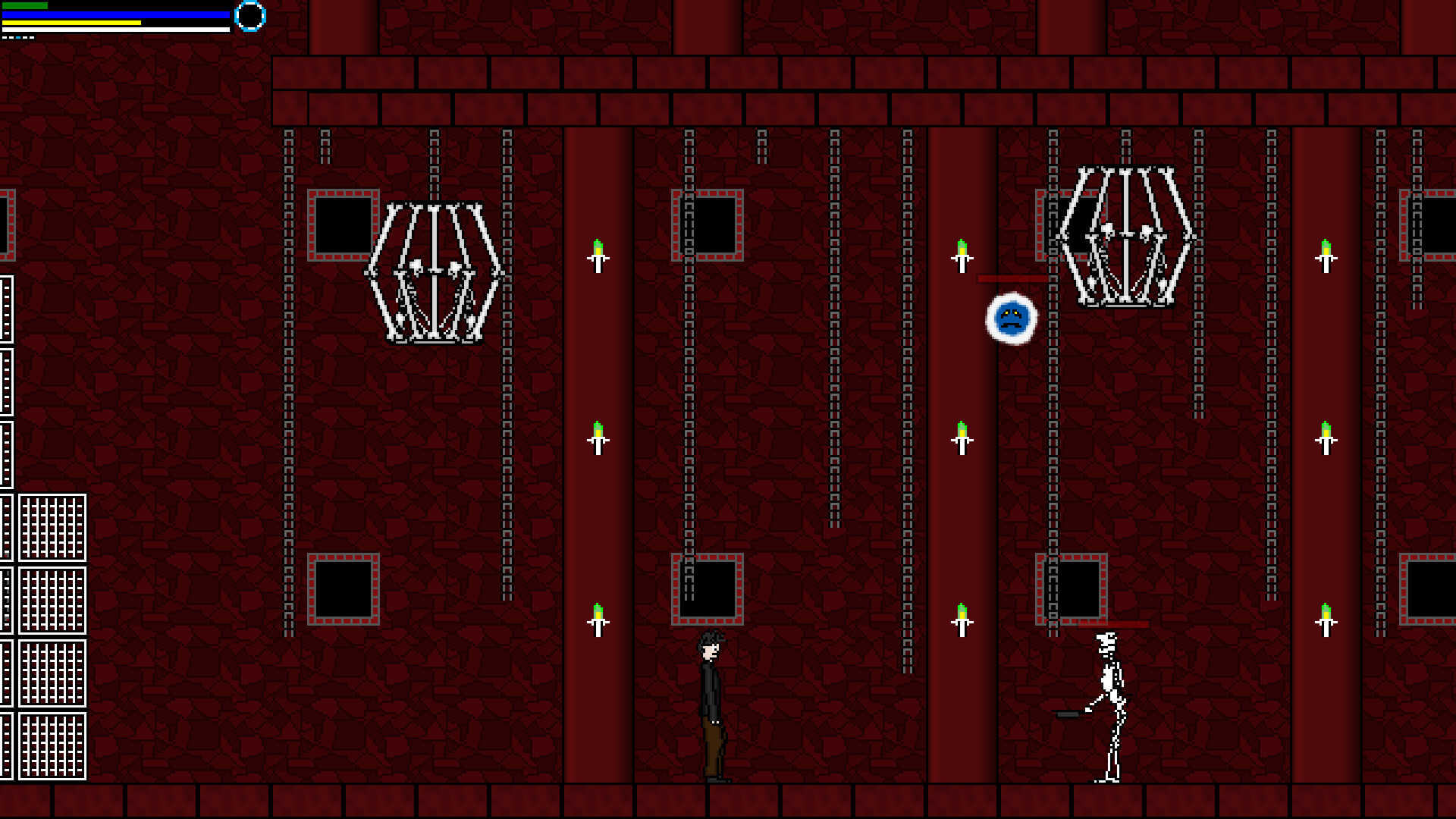Click the yellow stamina bar in the HUD
The height and width of the screenshot is (819, 1456).
[x=72, y=24]
